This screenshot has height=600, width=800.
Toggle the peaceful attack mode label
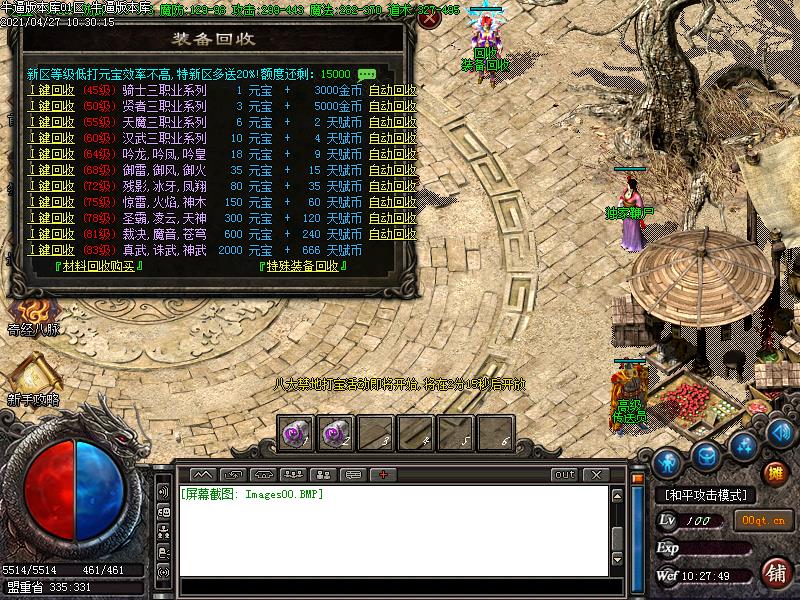coord(706,495)
